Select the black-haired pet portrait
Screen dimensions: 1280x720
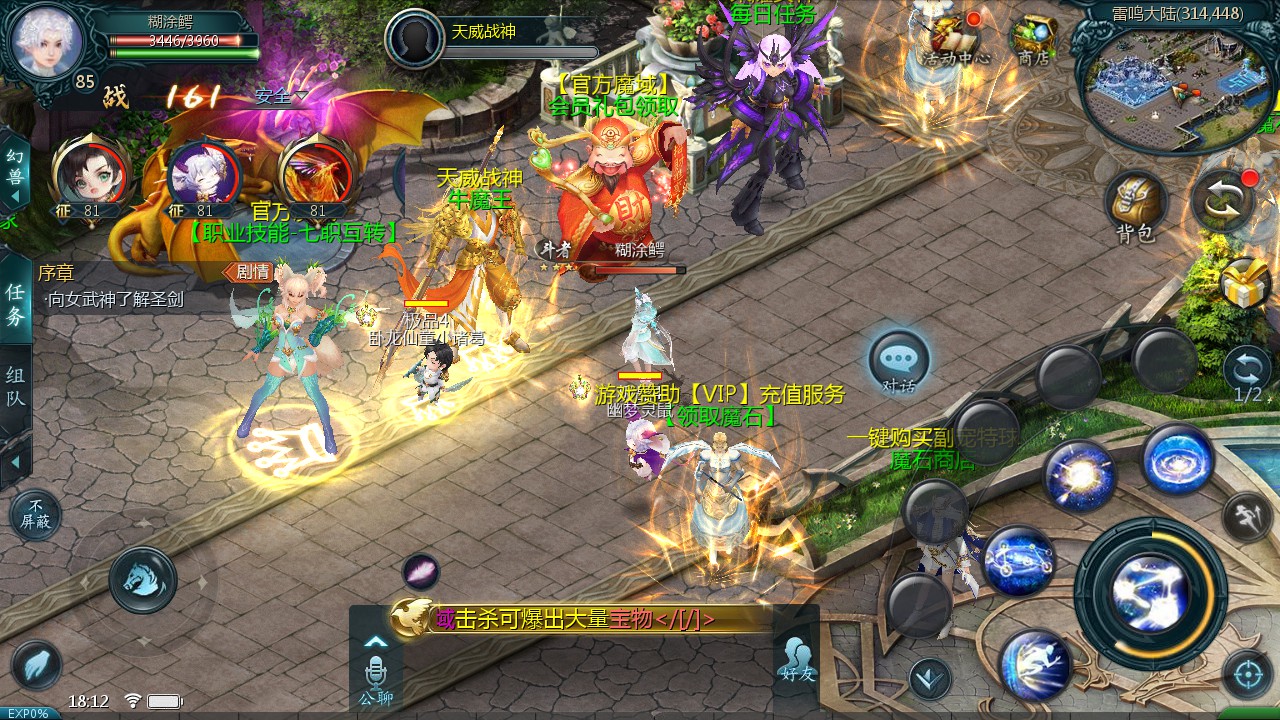point(88,172)
